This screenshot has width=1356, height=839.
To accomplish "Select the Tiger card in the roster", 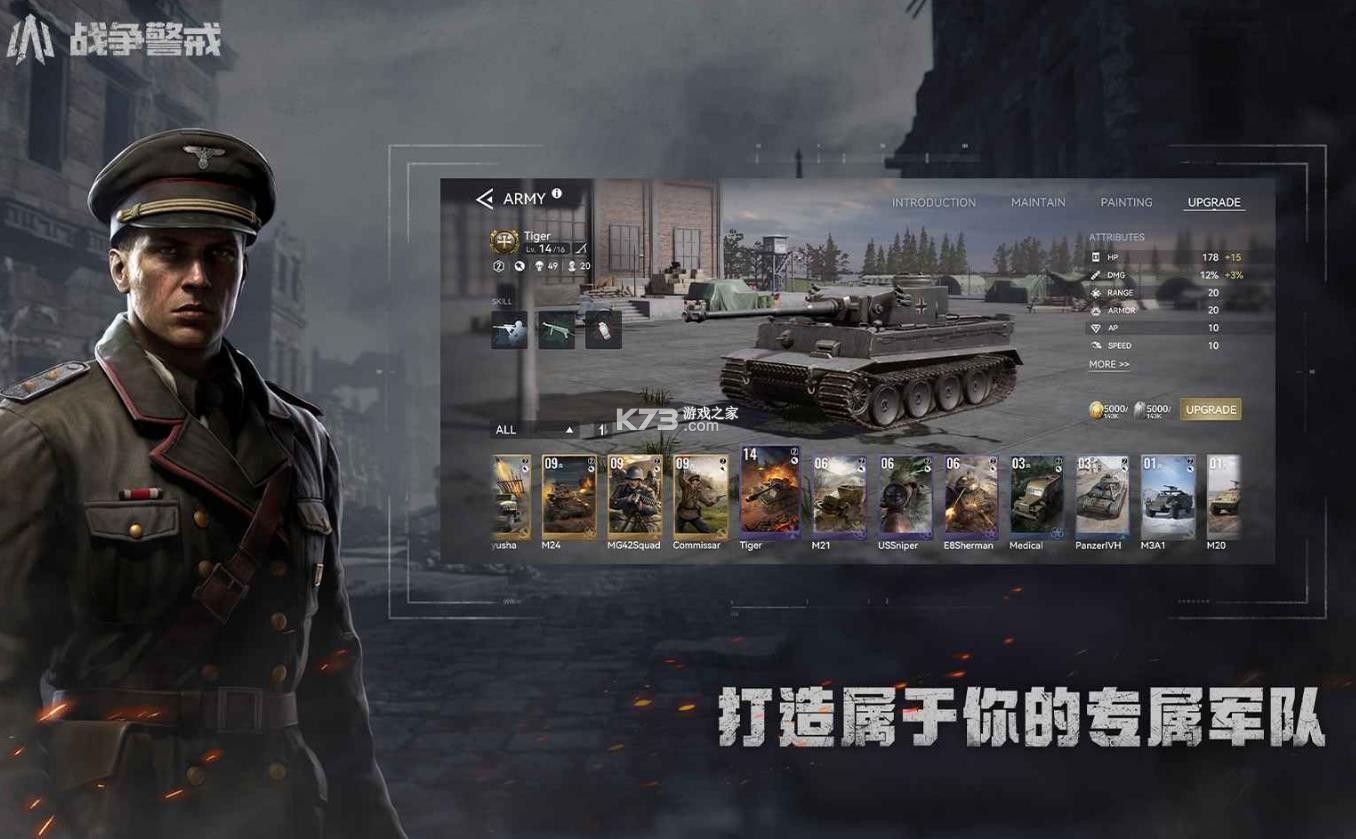I will (765, 495).
